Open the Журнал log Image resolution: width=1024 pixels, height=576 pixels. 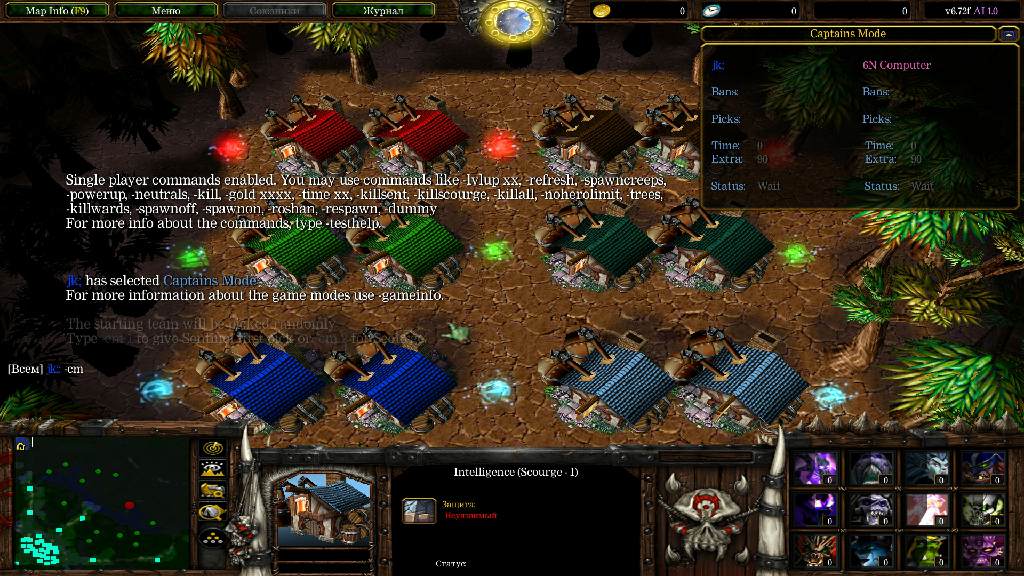pyautogui.click(x=381, y=11)
